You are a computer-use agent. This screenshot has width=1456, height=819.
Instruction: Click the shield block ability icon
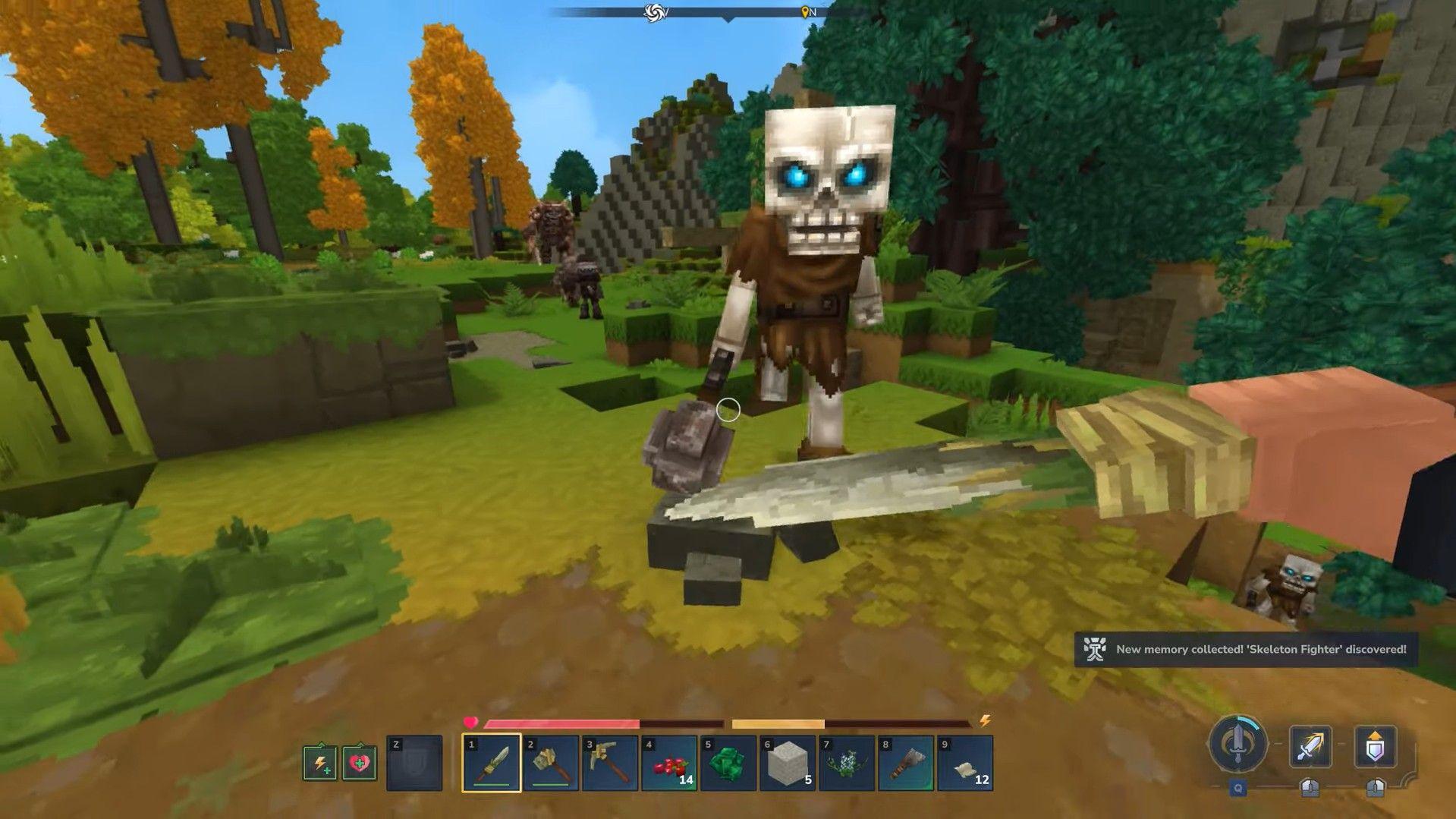tap(1376, 745)
